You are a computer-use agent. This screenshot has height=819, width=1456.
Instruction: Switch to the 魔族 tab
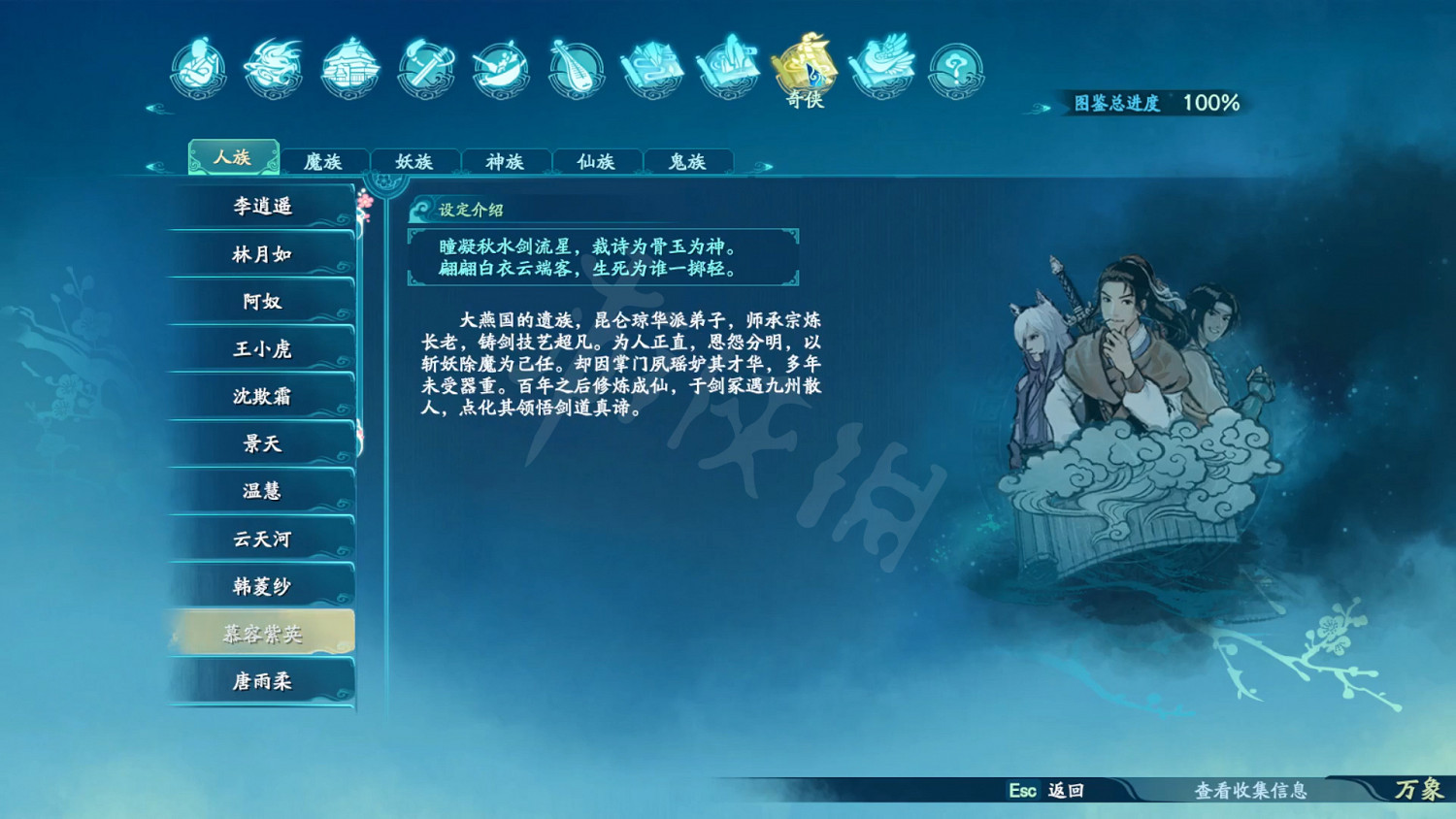click(324, 161)
